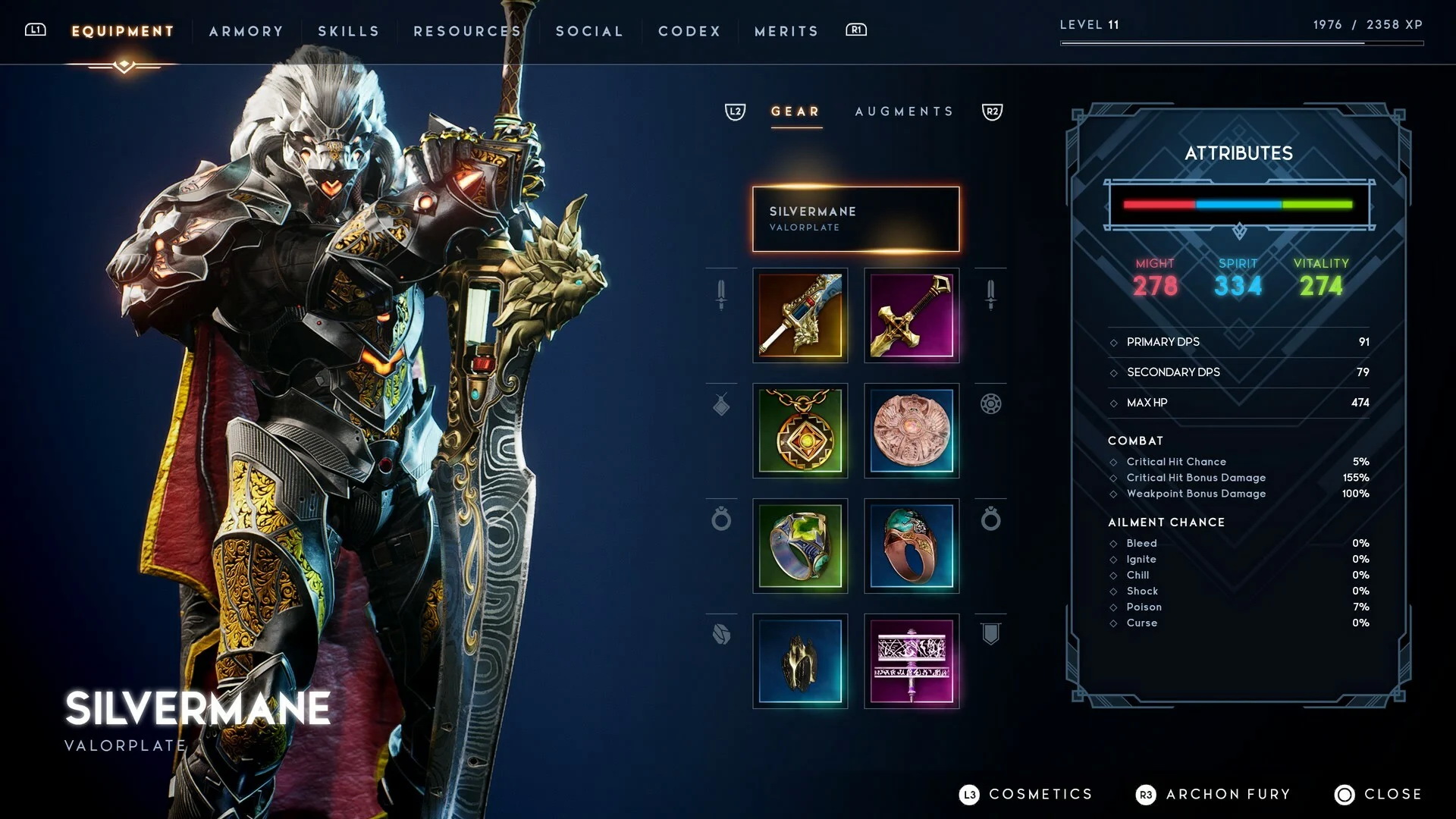Go to the Resources tab

point(467,31)
